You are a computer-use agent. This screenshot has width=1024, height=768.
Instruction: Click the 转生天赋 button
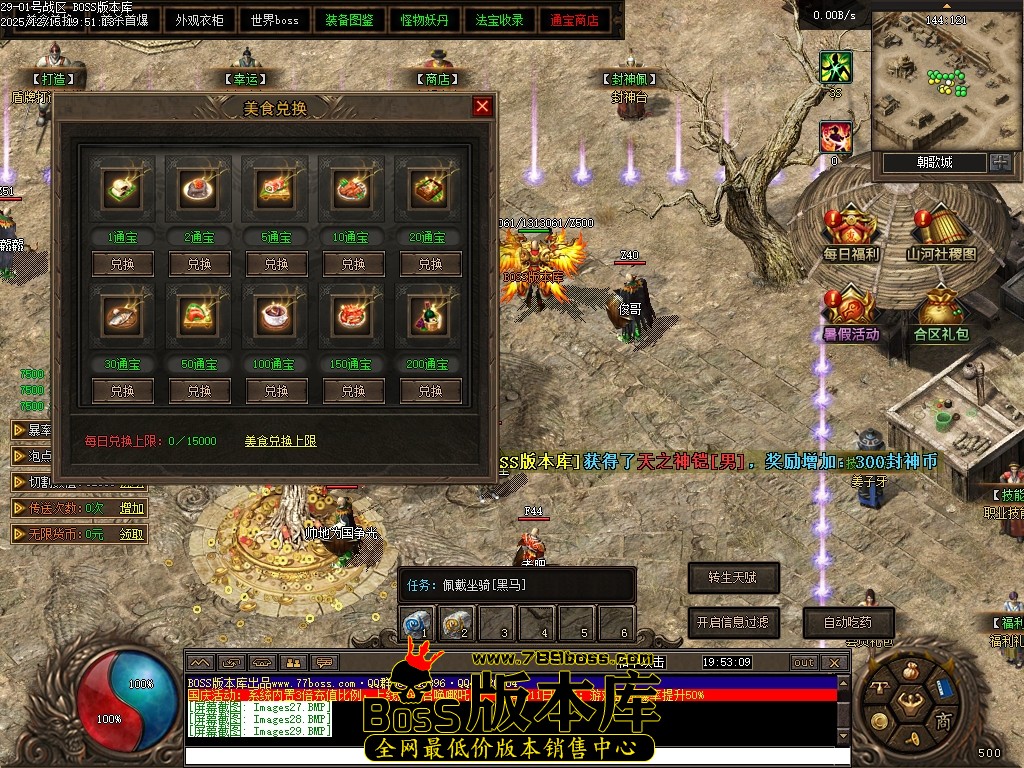coord(733,577)
